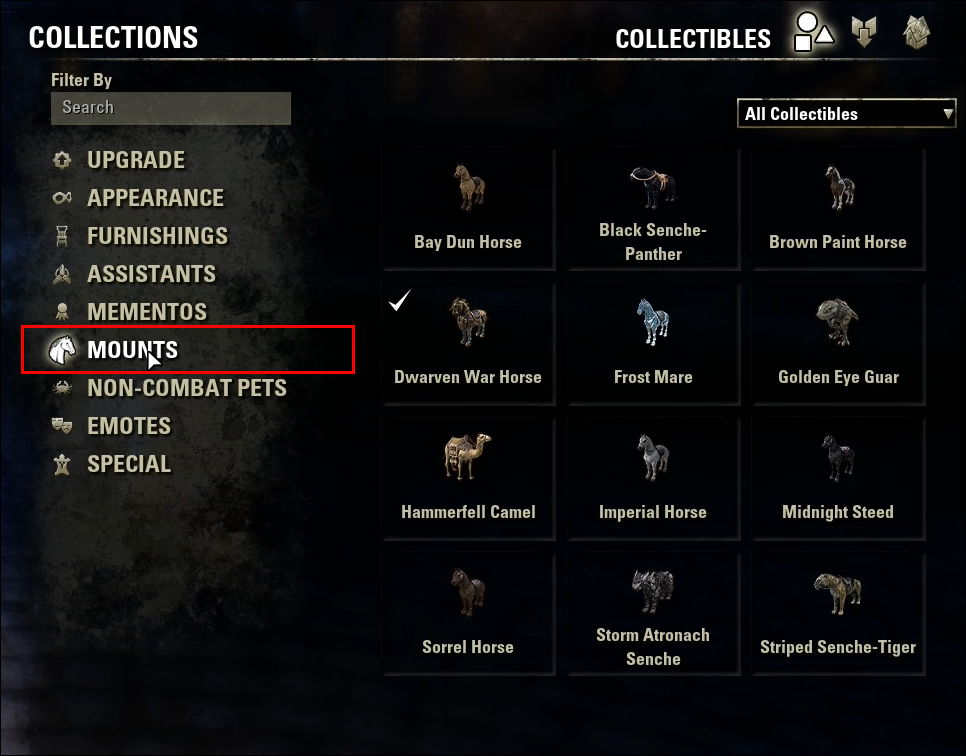The height and width of the screenshot is (756, 966).
Task: Open the All Collectibles dropdown
Action: (x=848, y=114)
